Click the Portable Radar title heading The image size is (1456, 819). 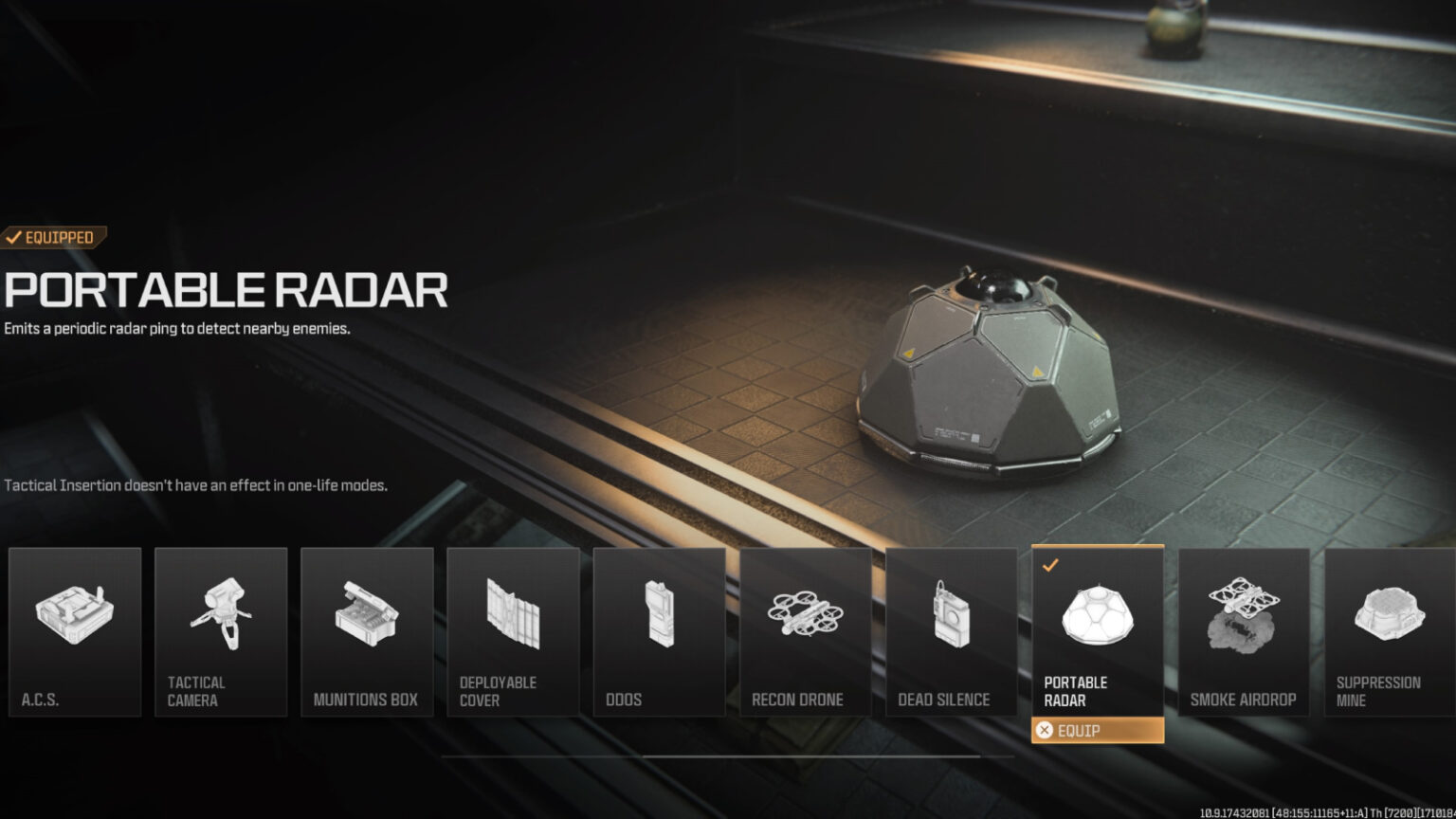click(225, 292)
